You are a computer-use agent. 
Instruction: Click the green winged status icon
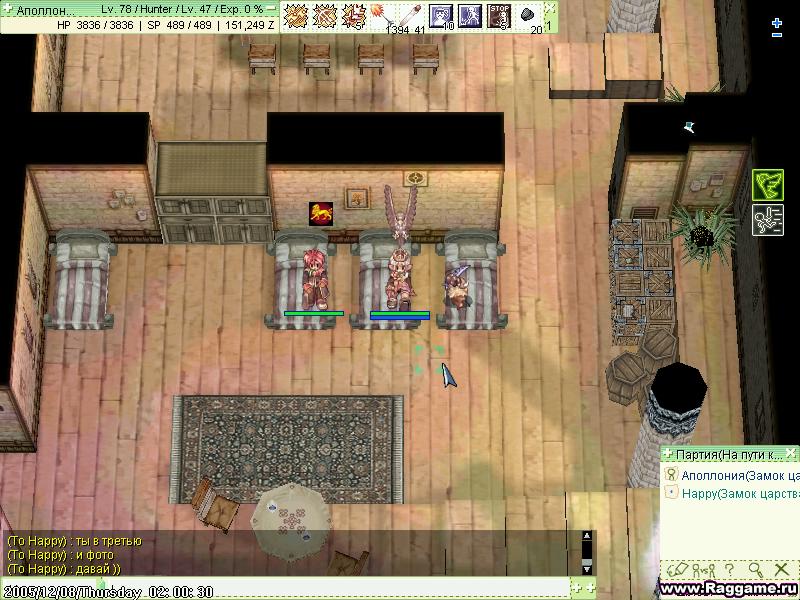[767, 184]
